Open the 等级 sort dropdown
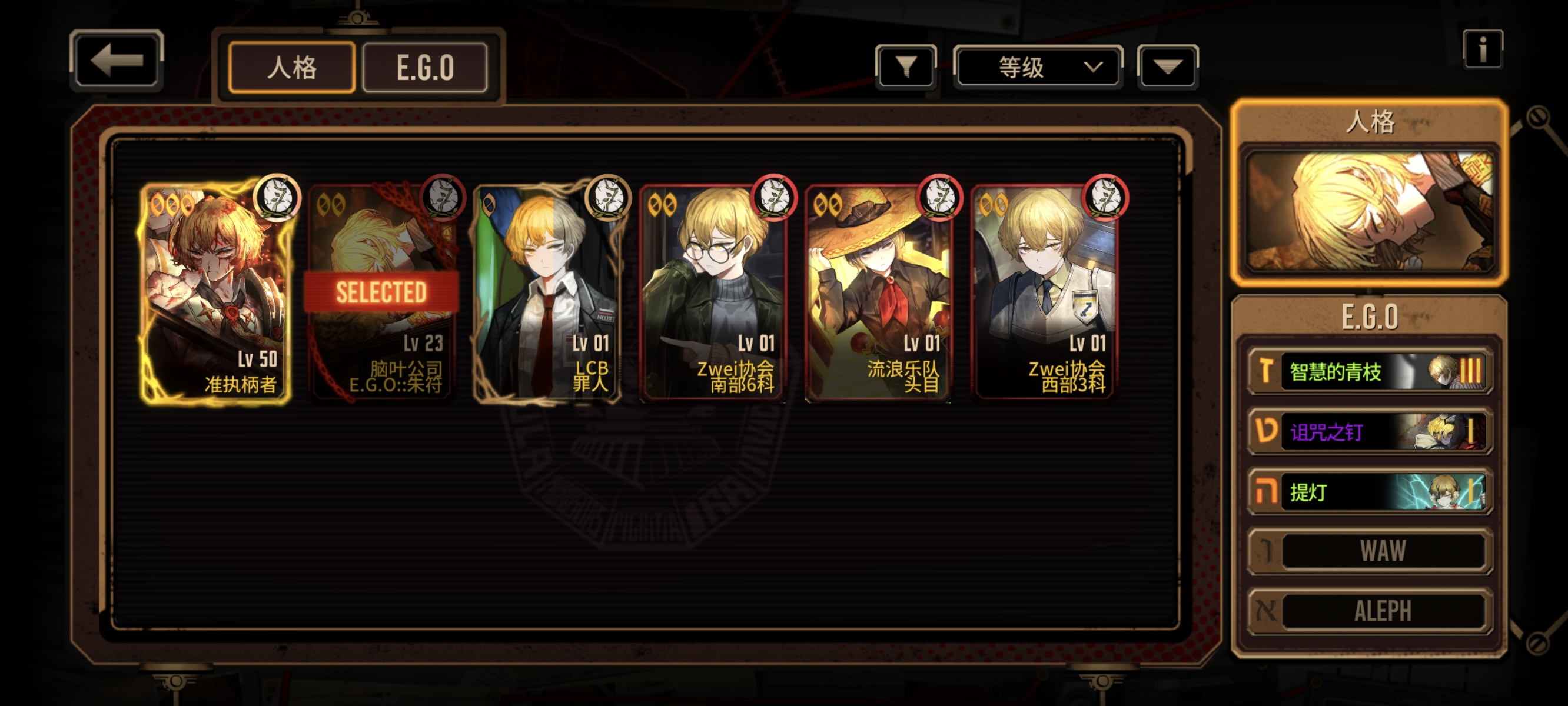This screenshot has height=706, width=1568. pyautogui.click(x=1038, y=67)
